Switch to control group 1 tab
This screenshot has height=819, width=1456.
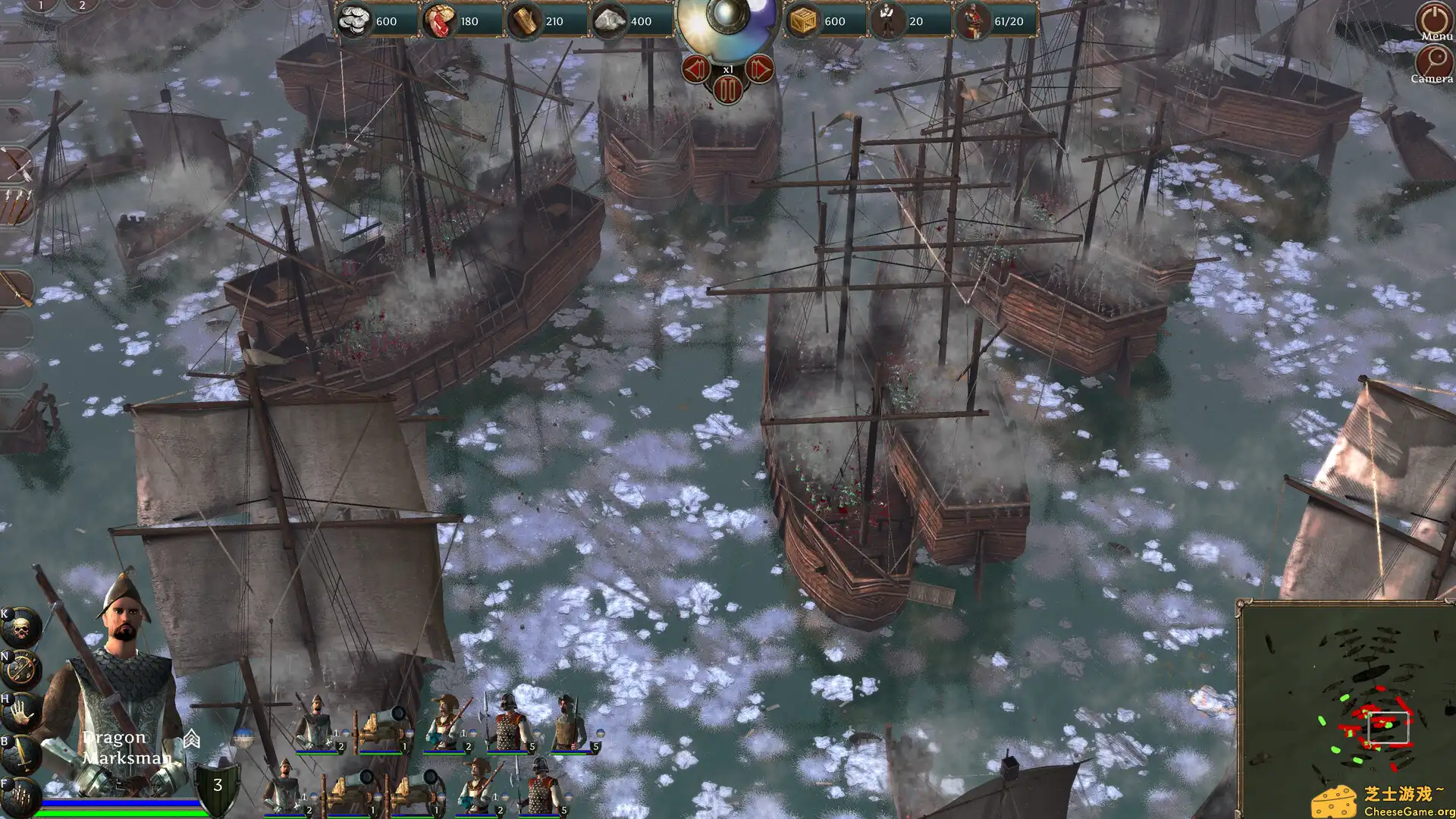(x=40, y=6)
